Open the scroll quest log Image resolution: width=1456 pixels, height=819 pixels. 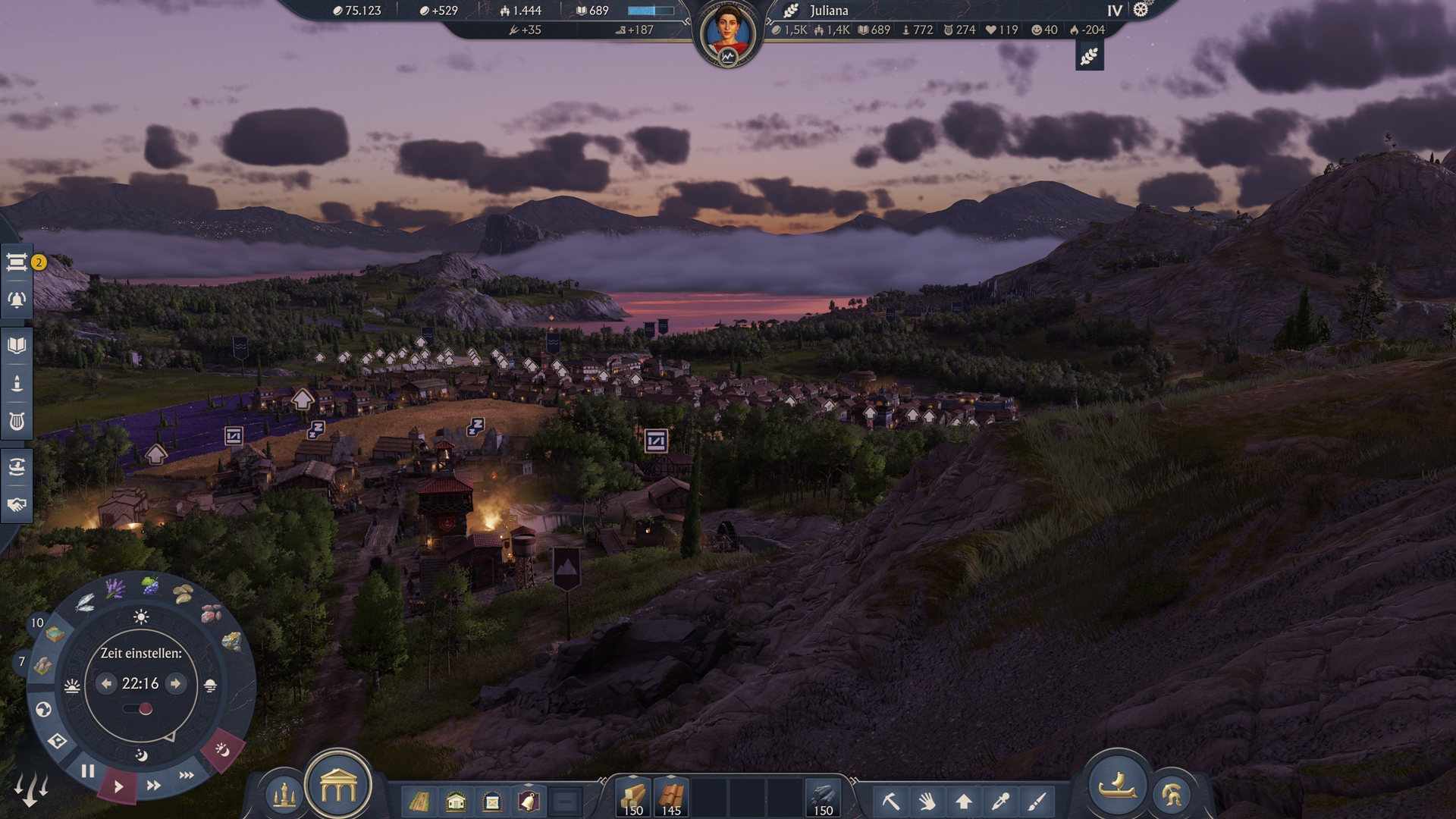[17, 262]
